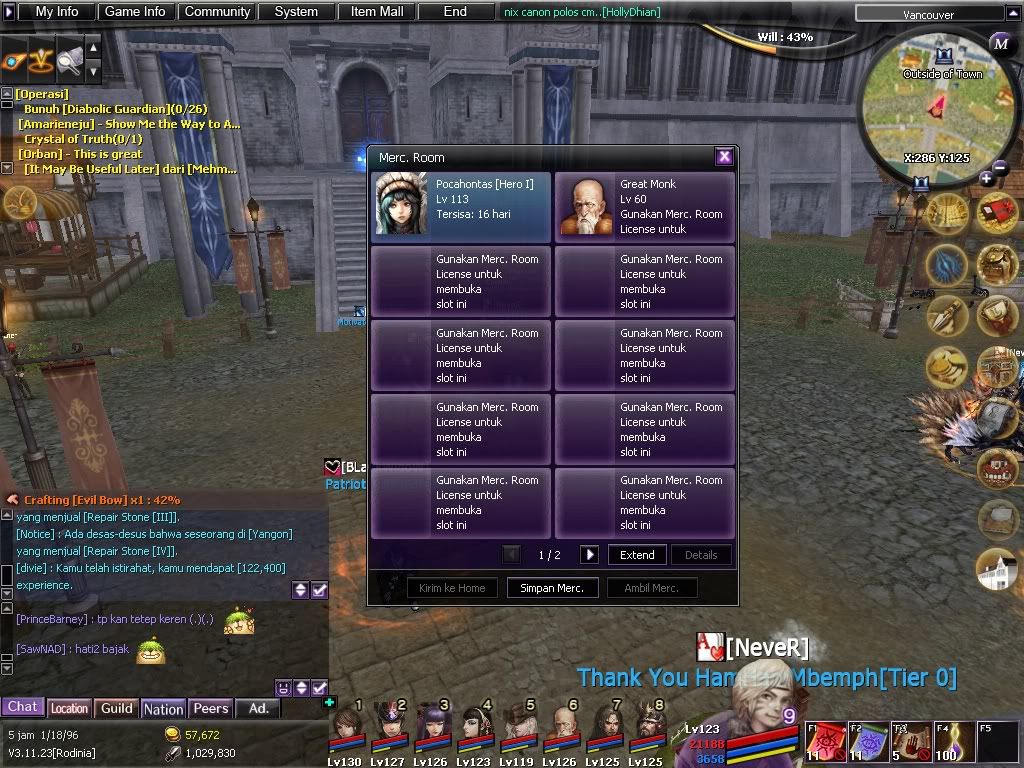The width and height of the screenshot is (1024, 768).
Task: Switch to the Nation chat tab
Action: pyautogui.click(x=163, y=708)
